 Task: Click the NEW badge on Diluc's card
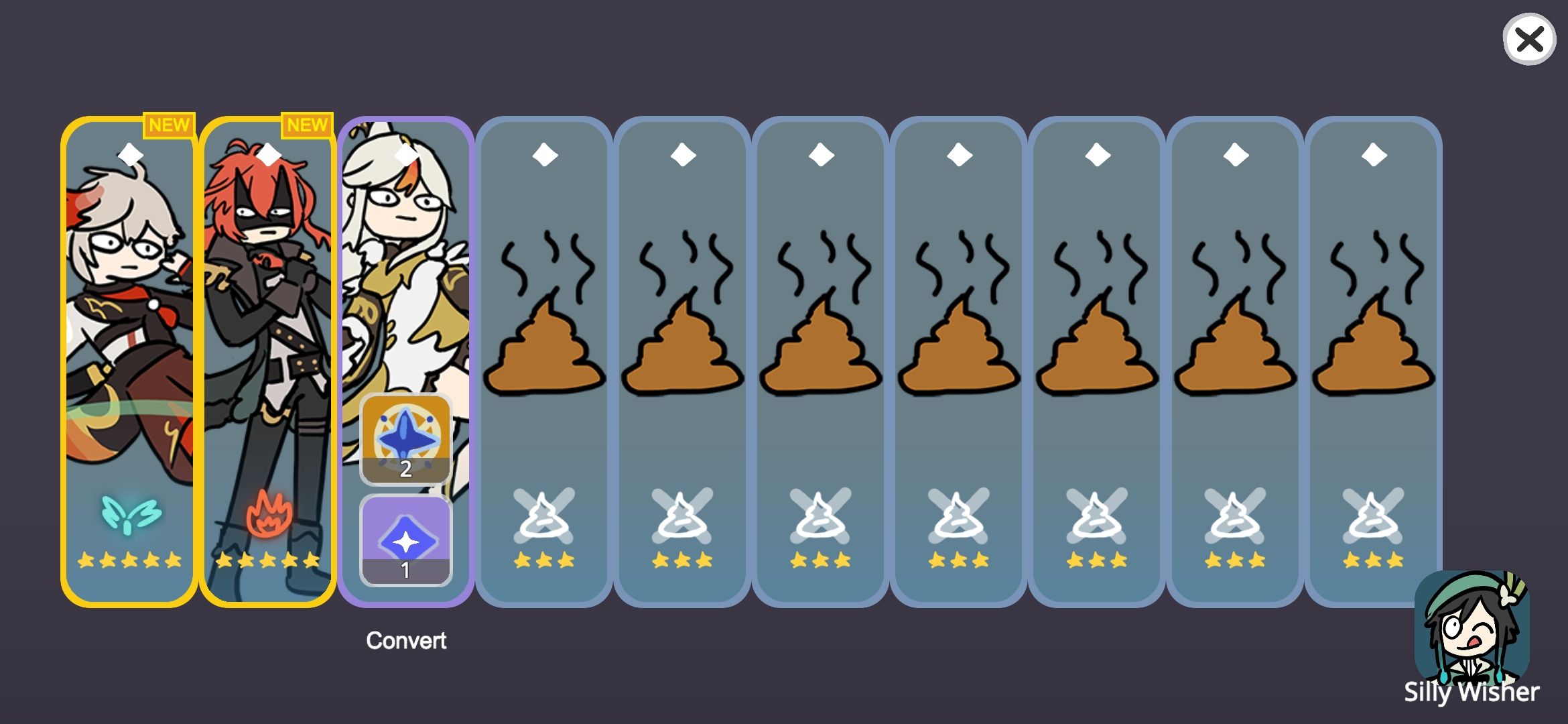pyautogui.click(x=308, y=123)
